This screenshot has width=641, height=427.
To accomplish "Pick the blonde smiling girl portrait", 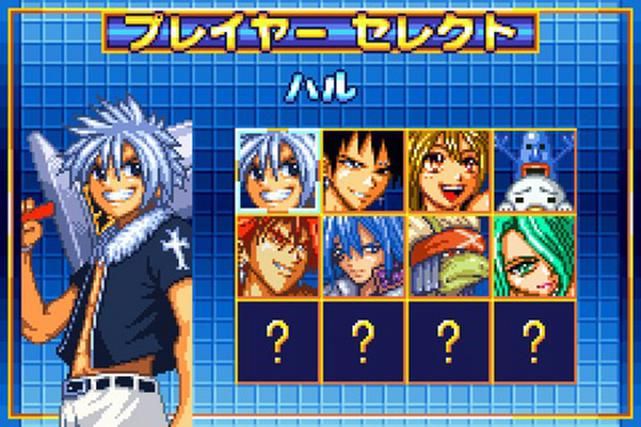I will [x=448, y=171].
